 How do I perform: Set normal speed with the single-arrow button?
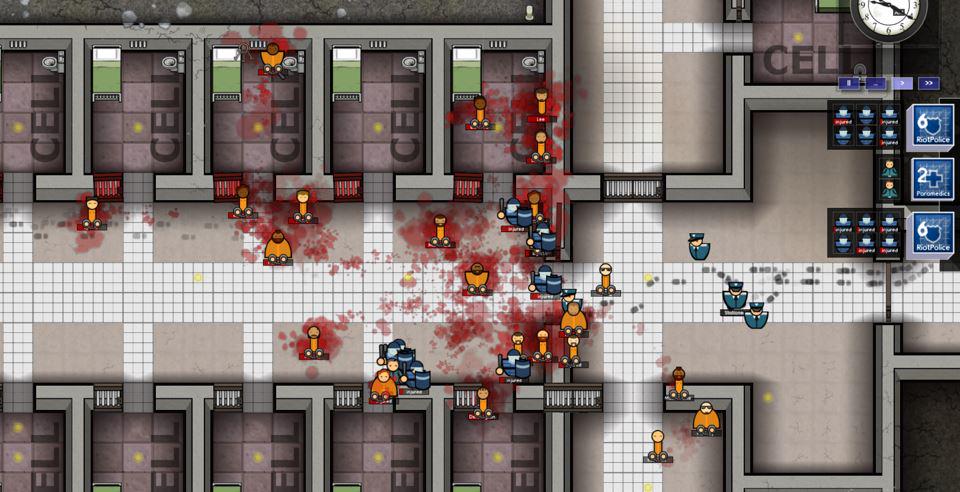[901, 83]
